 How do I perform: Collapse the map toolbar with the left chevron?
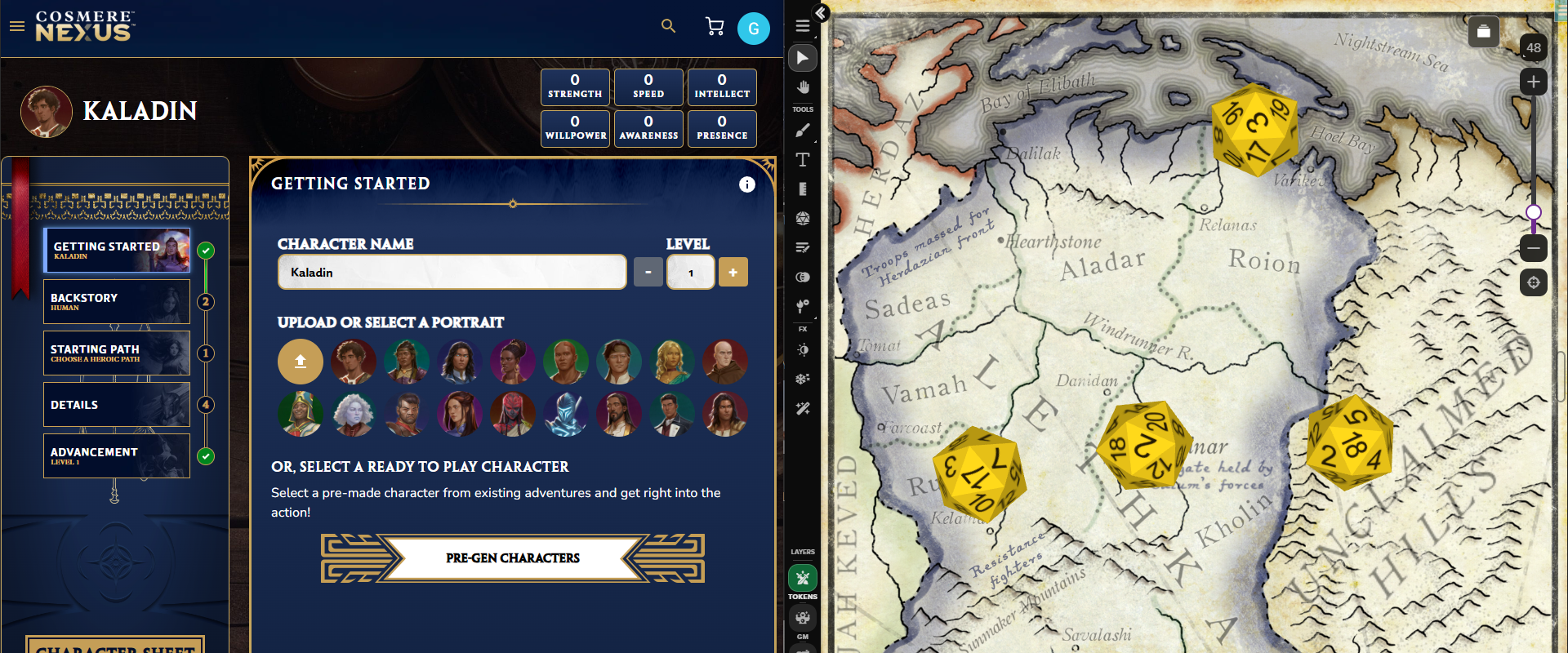click(x=820, y=13)
